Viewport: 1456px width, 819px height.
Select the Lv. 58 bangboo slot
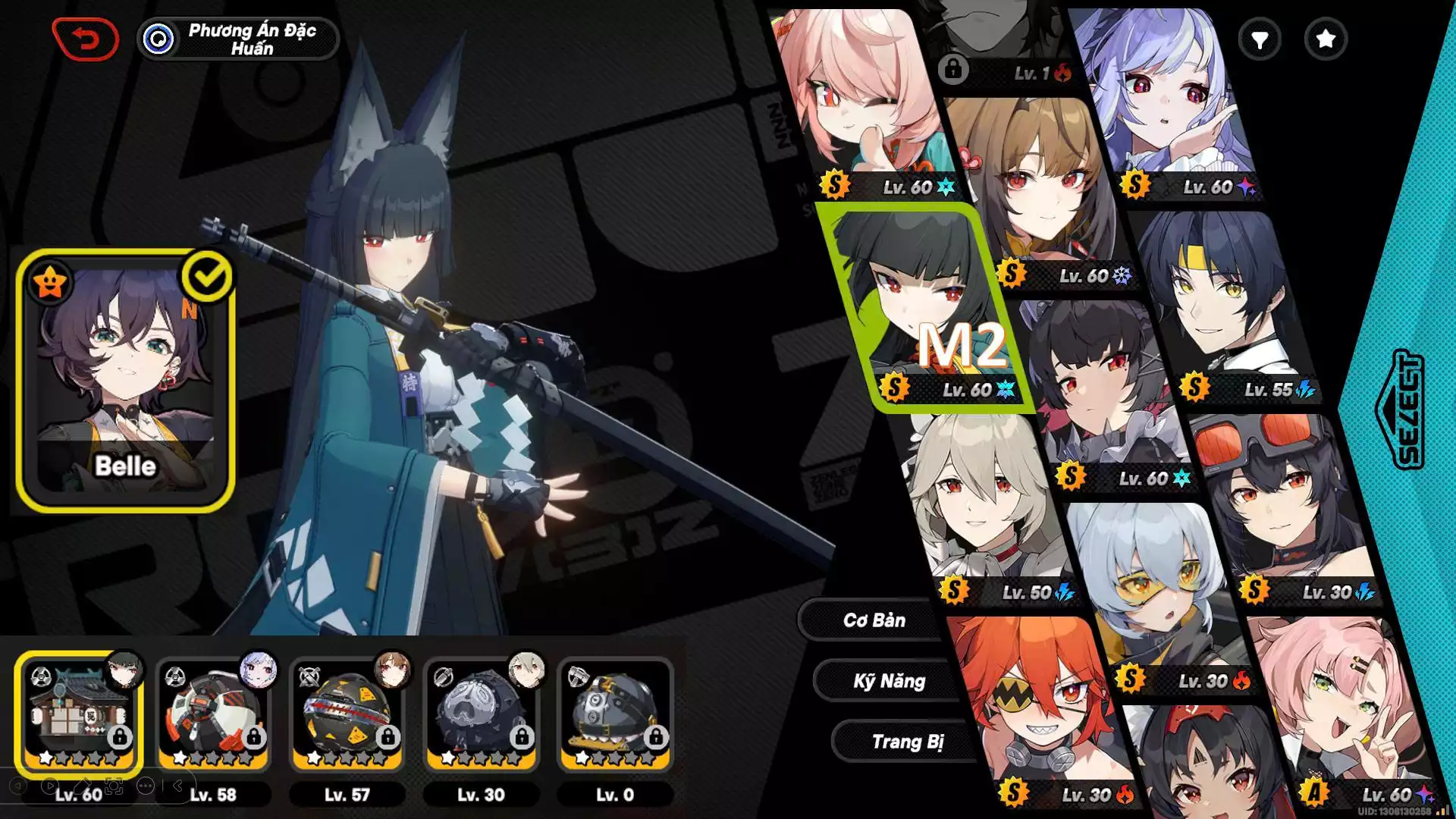pyautogui.click(x=213, y=714)
